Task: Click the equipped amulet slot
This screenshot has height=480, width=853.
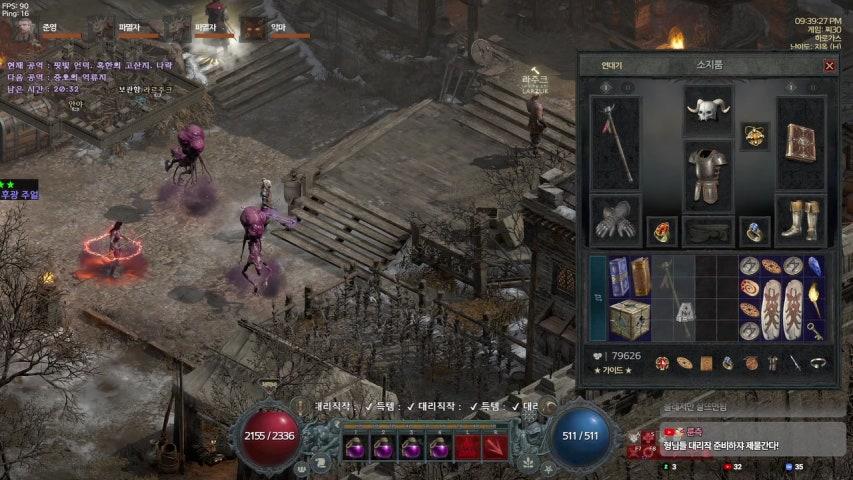Action: (754, 136)
